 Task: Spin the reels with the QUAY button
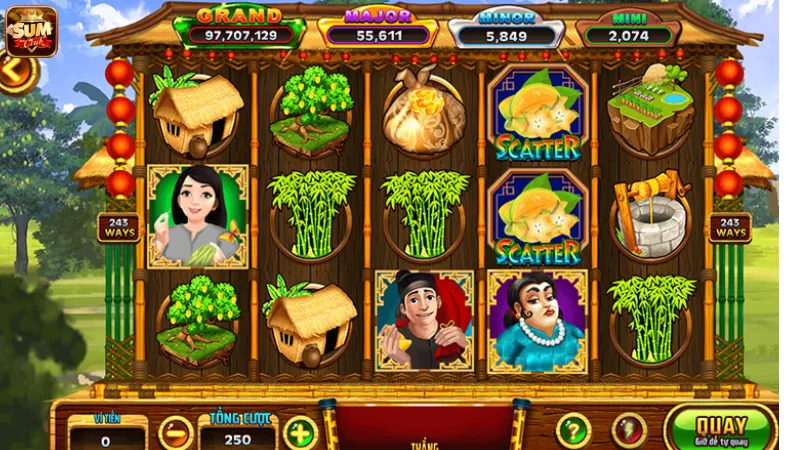pyautogui.click(x=721, y=429)
